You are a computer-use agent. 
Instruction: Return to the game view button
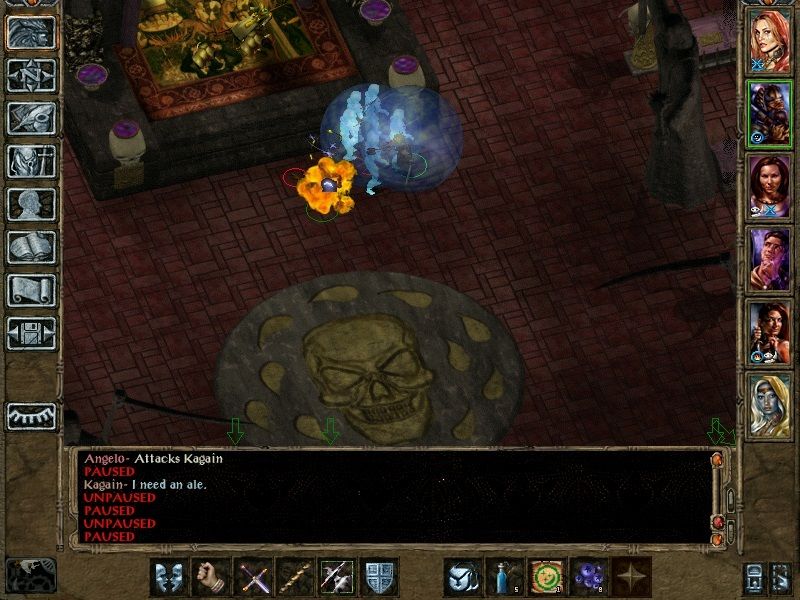pos(31,32)
